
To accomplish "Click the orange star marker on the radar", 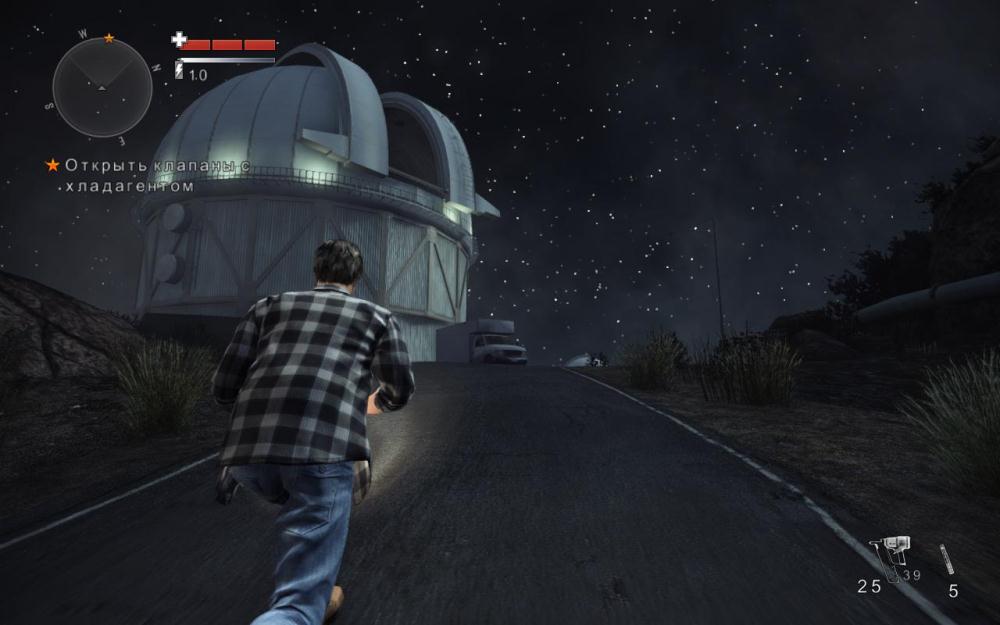I will [x=109, y=39].
